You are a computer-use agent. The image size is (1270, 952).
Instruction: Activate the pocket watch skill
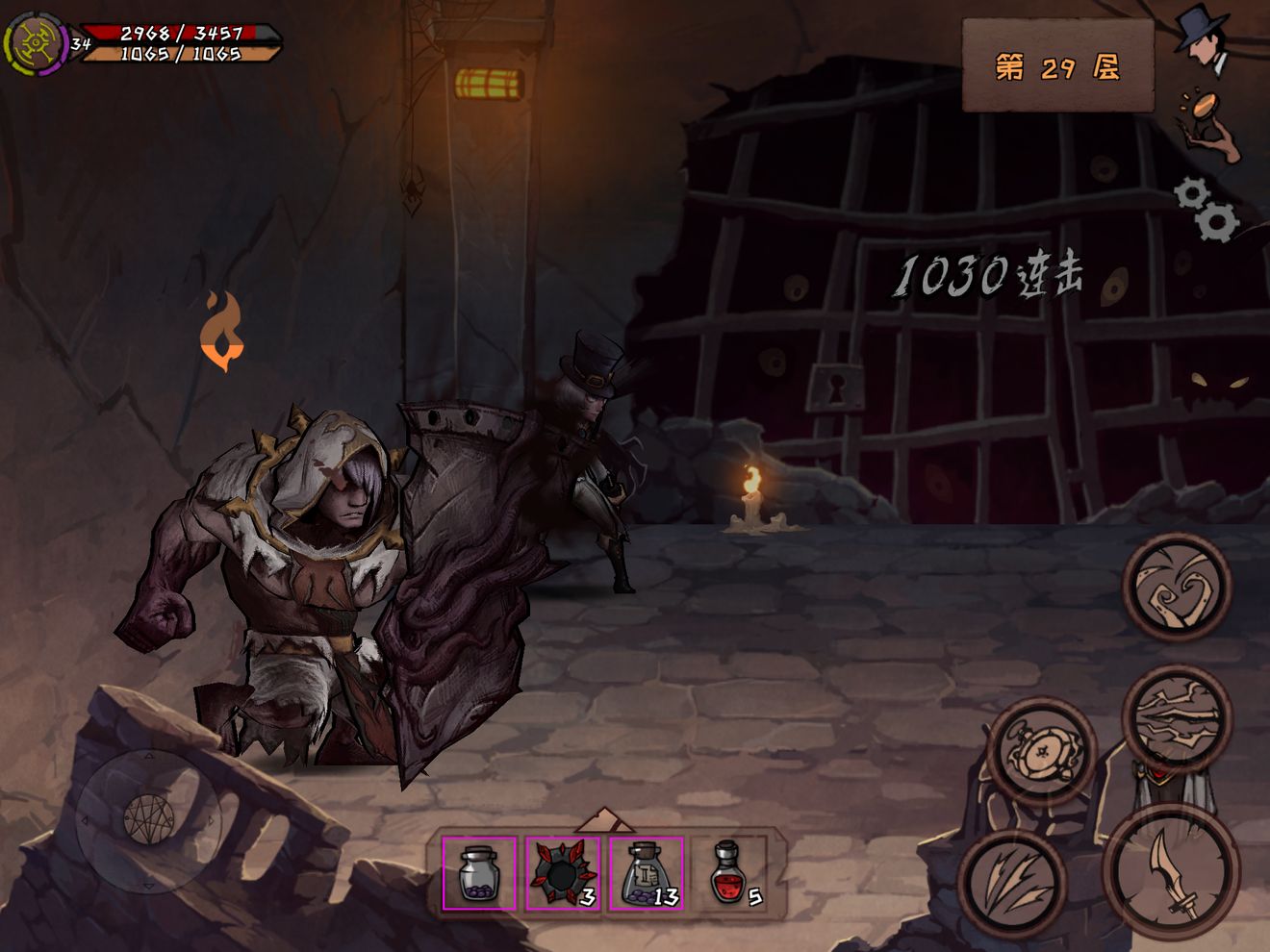pos(1040,750)
